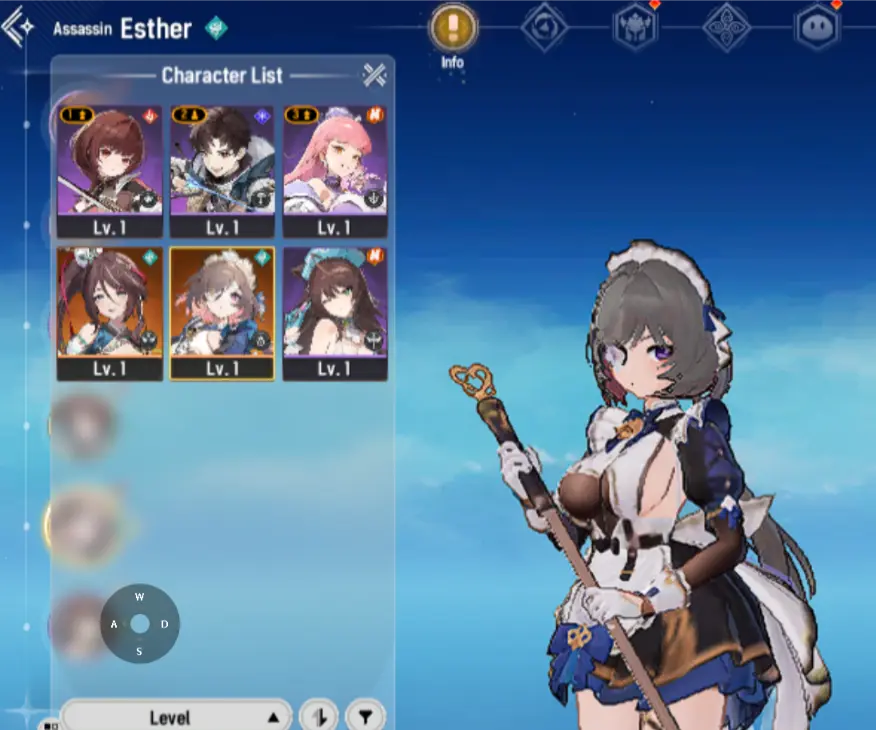Select the short brown-haired sword girl card
The height and width of the screenshot is (730, 876).
pyautogui.click(x=110, y=169)
